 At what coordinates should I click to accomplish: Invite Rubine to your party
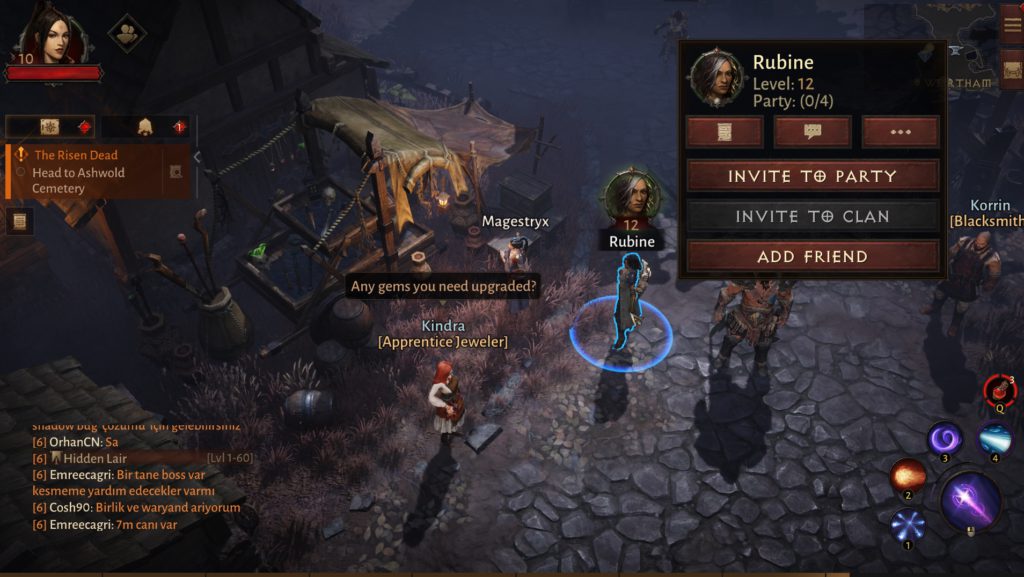[x=812, y=176]
